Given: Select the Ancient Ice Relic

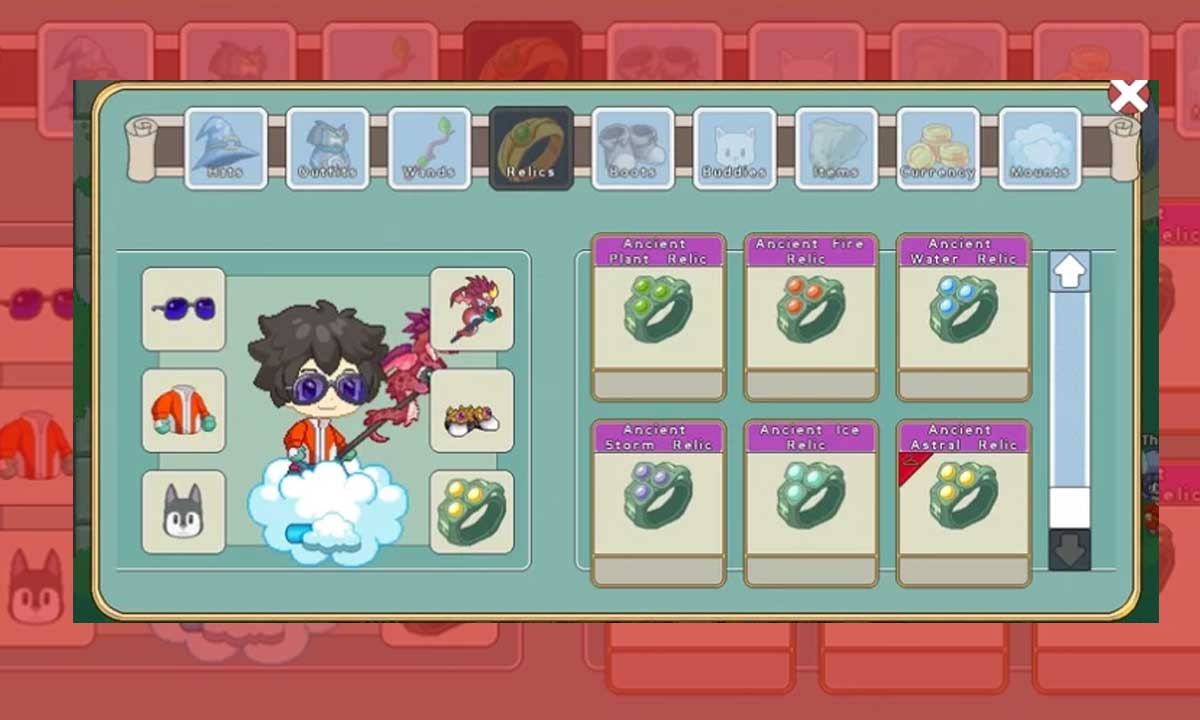Looking at the screenshot, I should (x=811, y=502).
